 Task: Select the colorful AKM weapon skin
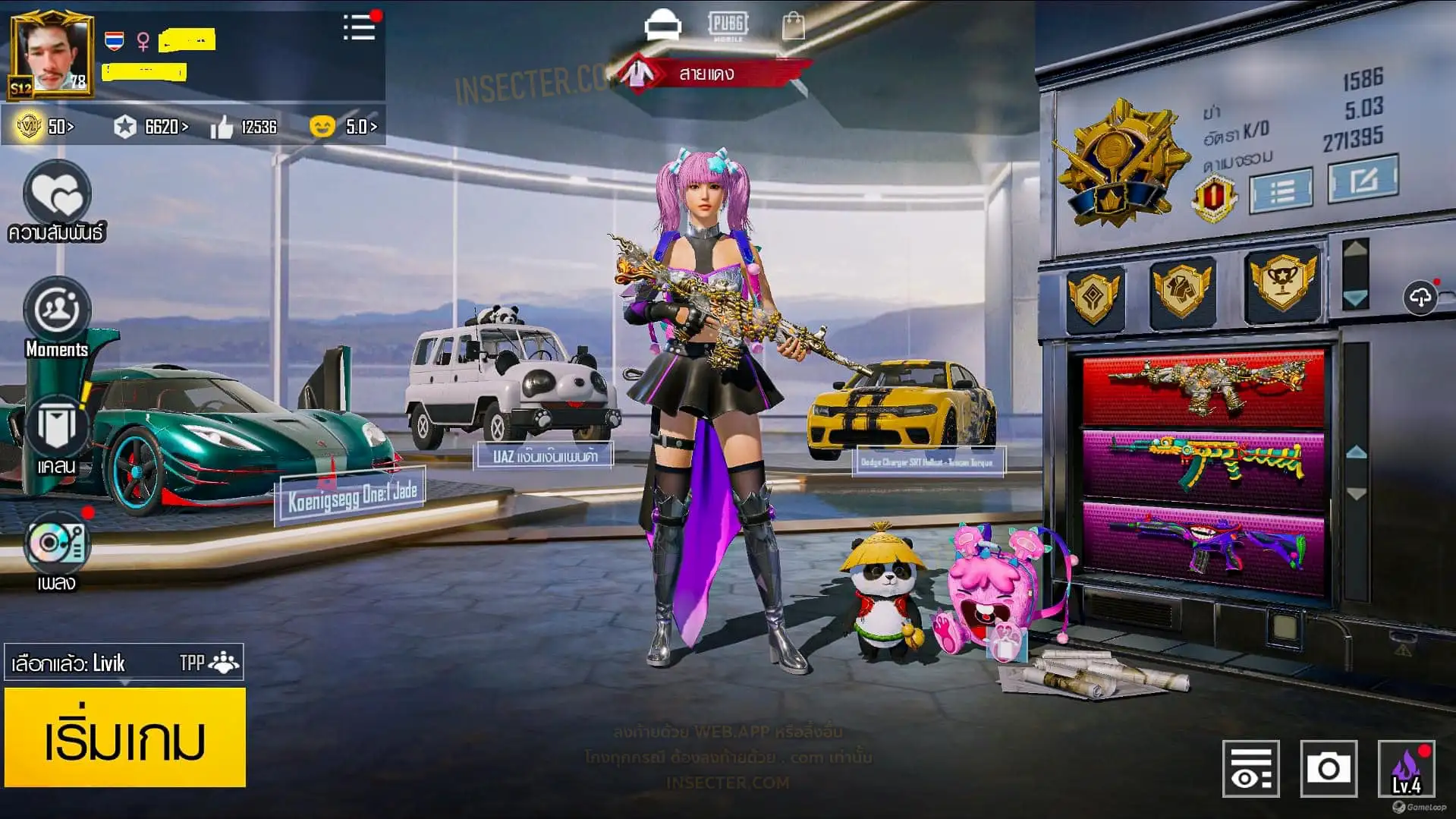click(1204, 467)
